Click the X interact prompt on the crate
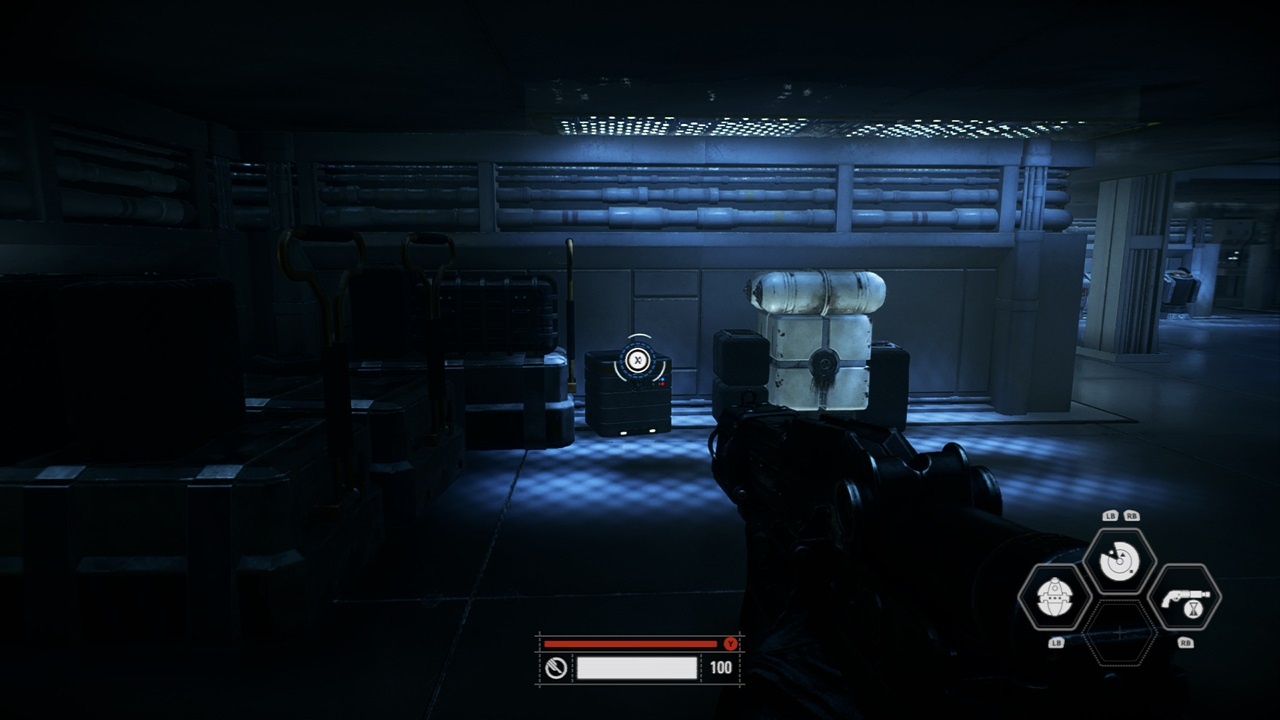The height and width of the screenshot is (720, 1280). coord(638,360)
